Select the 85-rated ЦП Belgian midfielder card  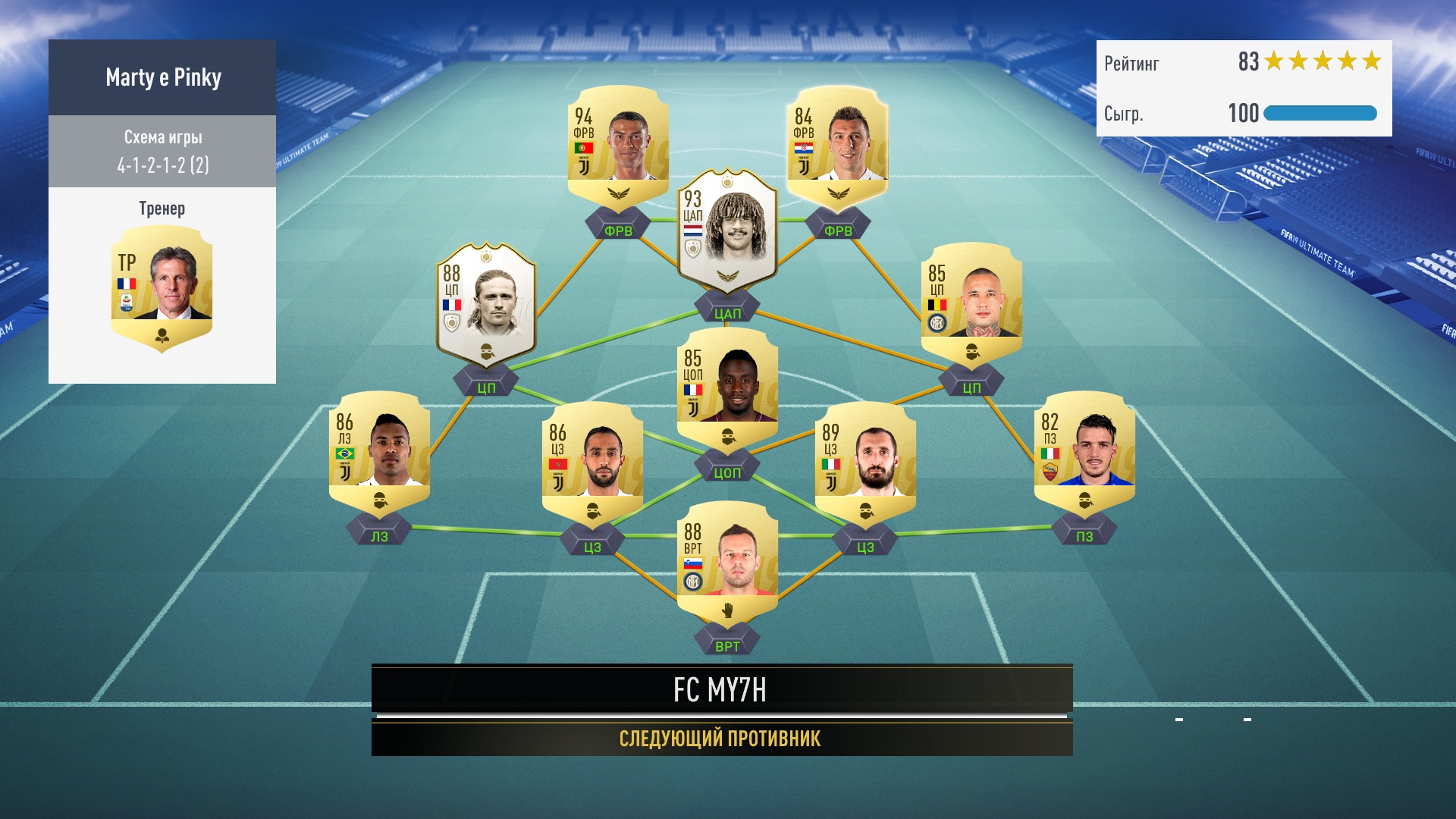(x=971, y=301)
